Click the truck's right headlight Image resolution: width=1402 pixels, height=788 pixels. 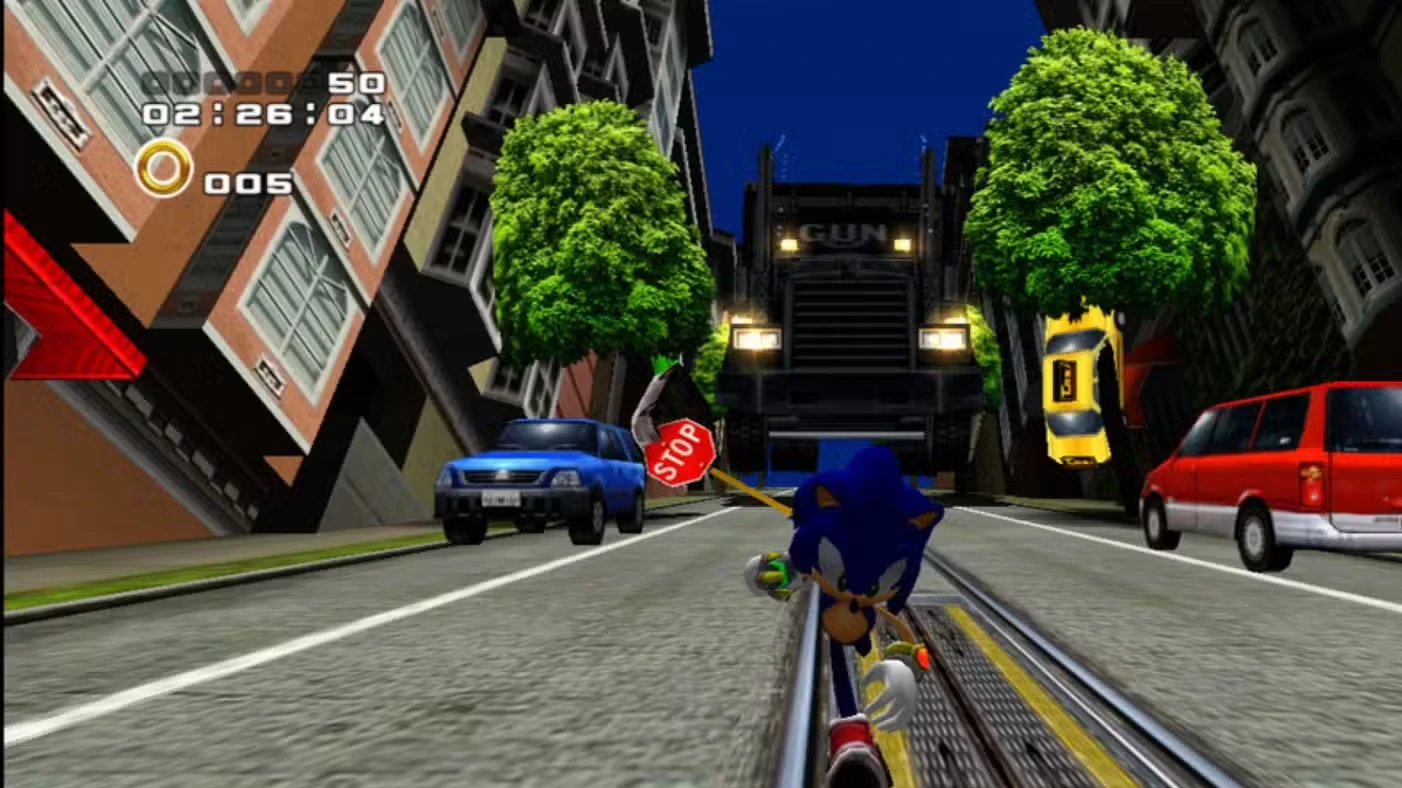(944, 336)
